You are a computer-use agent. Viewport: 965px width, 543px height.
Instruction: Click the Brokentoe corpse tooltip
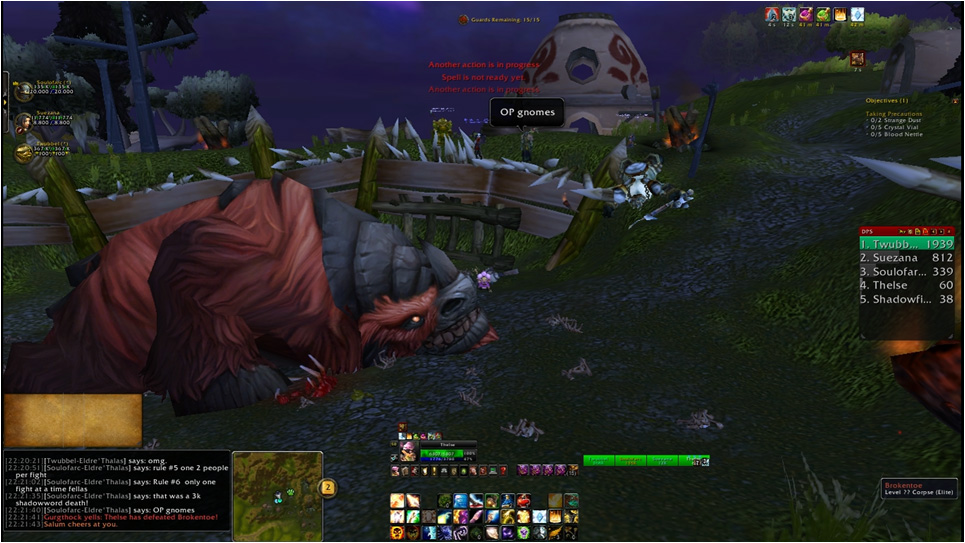(918, 489)
